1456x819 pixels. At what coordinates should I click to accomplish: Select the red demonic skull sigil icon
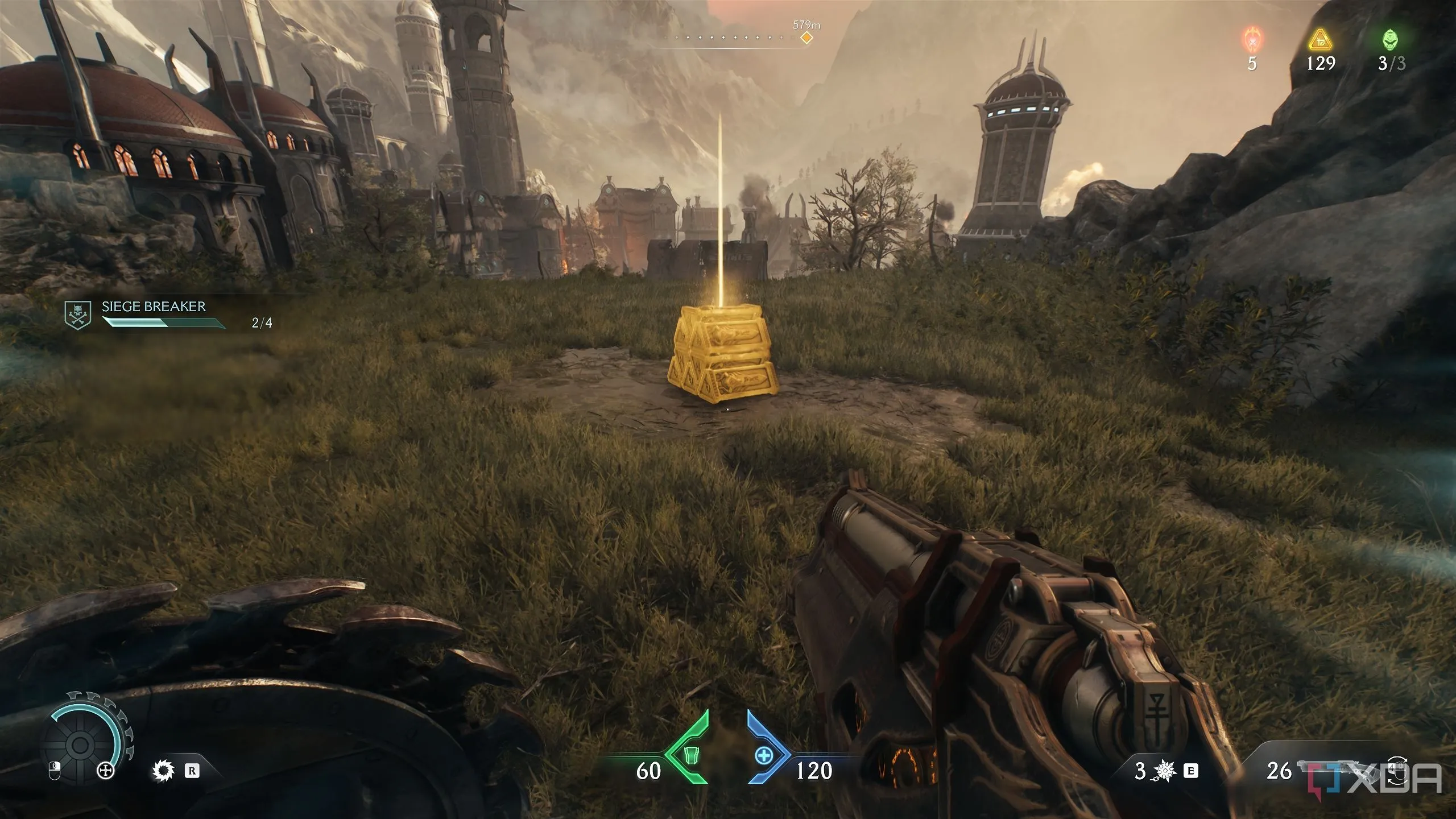[1251, 41]
